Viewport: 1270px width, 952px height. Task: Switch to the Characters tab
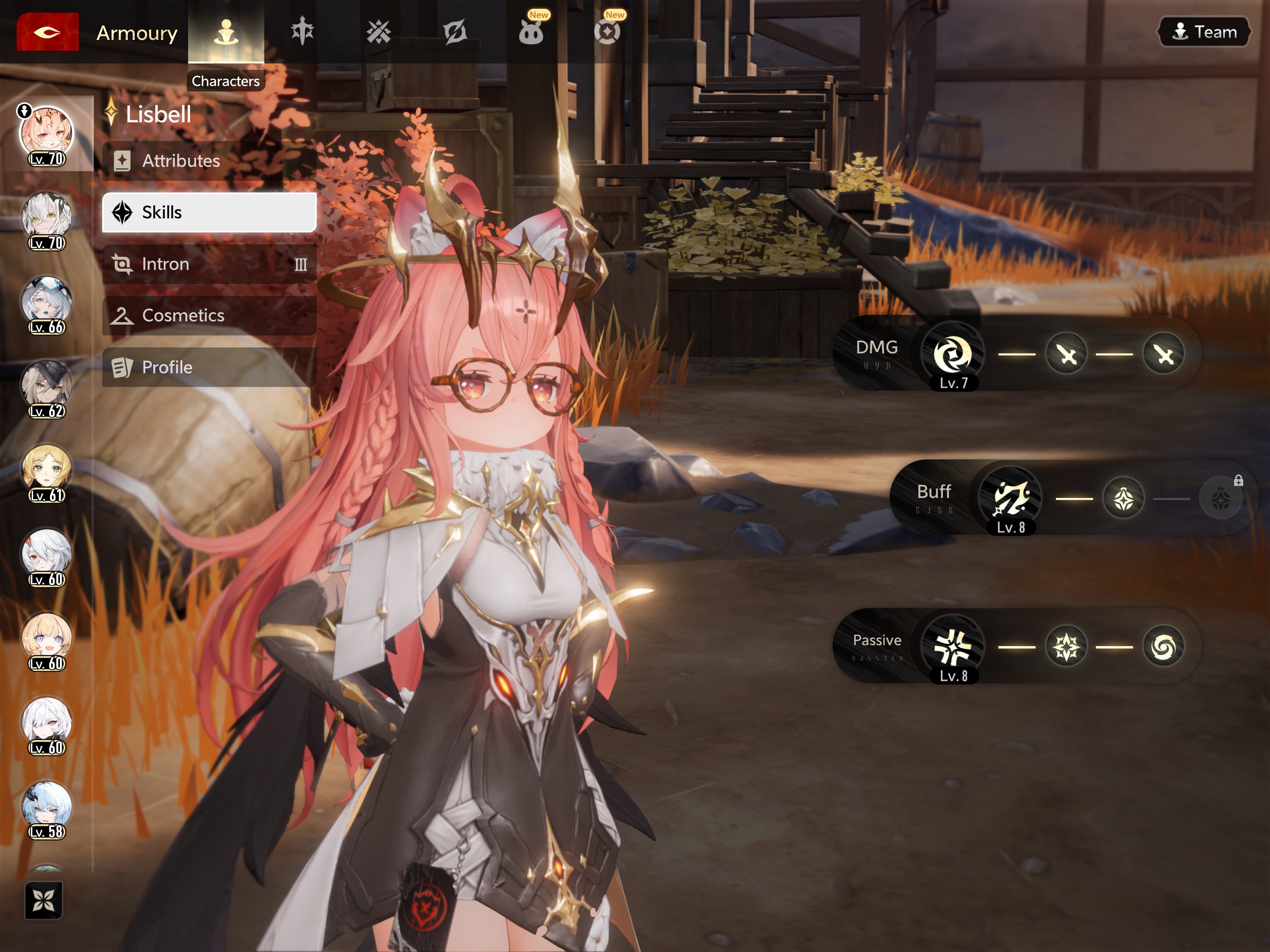point(226,32)
